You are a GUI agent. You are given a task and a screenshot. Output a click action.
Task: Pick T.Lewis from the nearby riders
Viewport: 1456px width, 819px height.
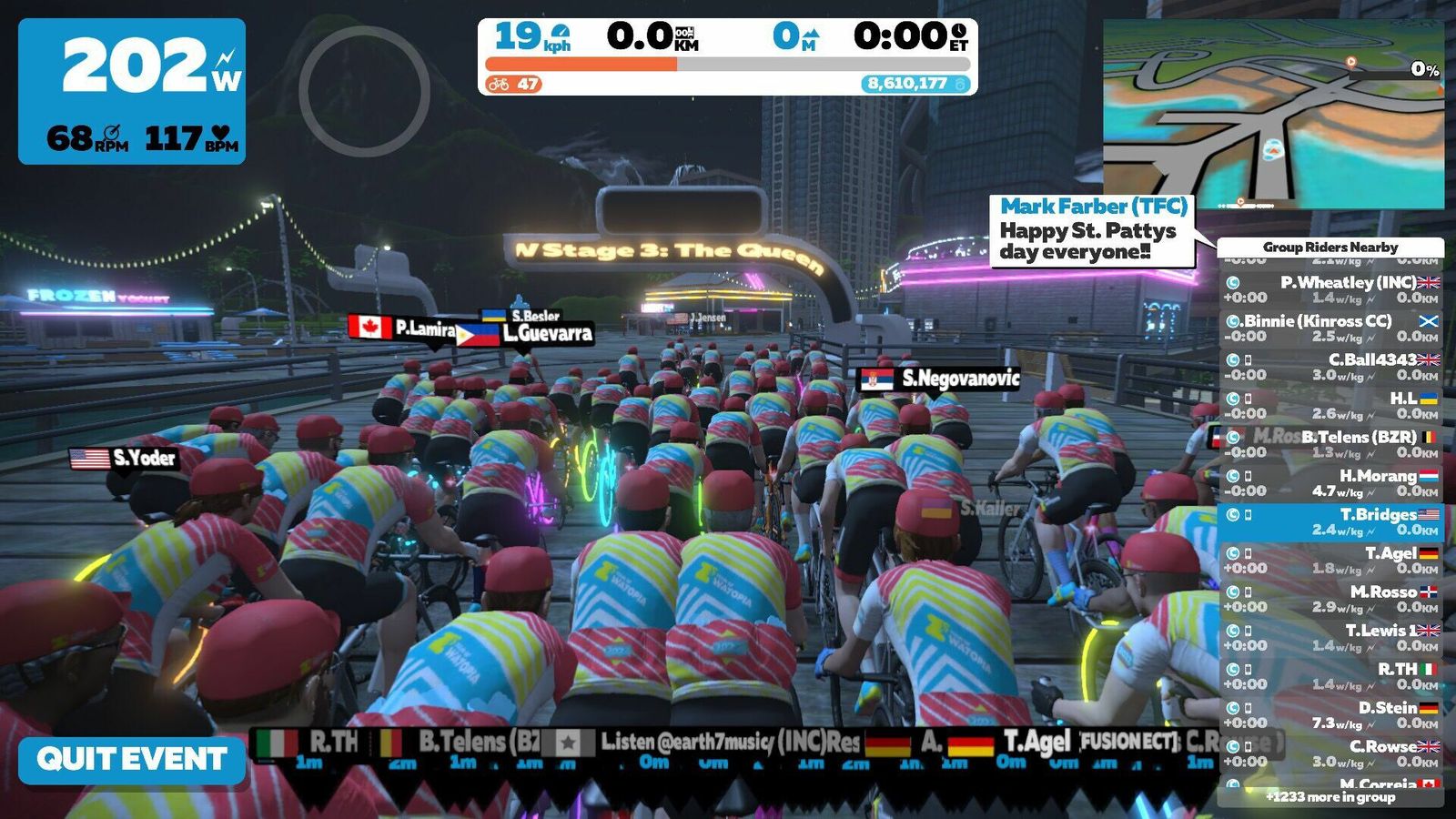point(1330,637)
